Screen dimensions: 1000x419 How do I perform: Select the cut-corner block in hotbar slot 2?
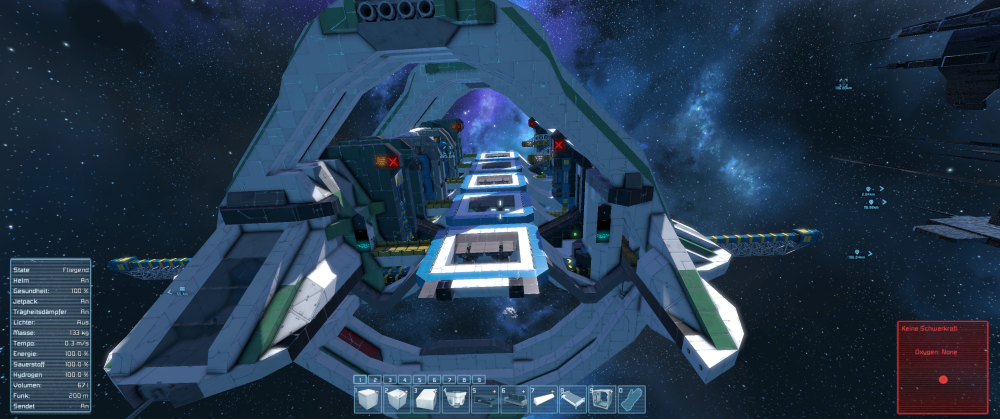click(397, 398)
